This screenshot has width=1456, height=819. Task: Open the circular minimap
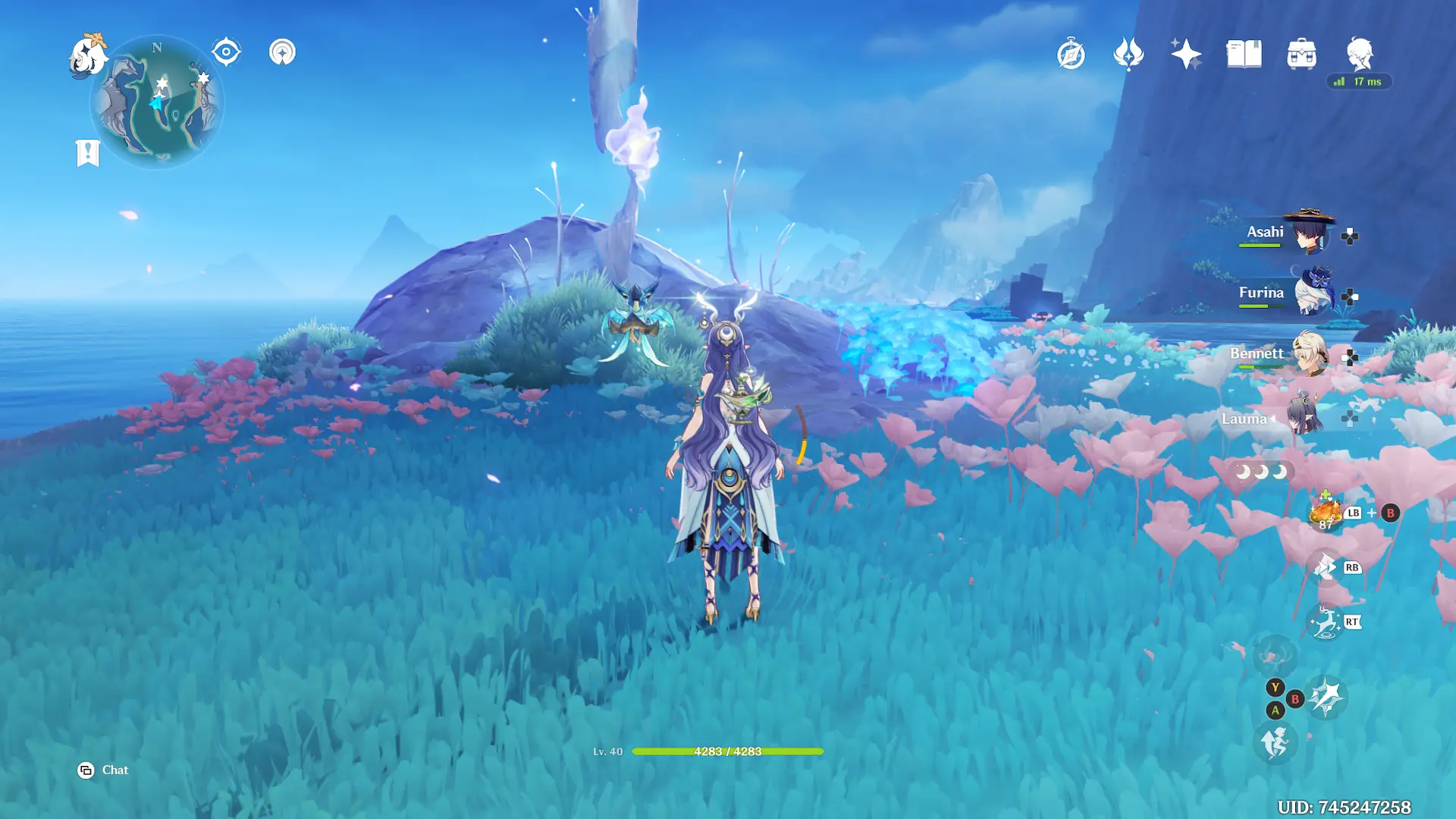(157, 102)
